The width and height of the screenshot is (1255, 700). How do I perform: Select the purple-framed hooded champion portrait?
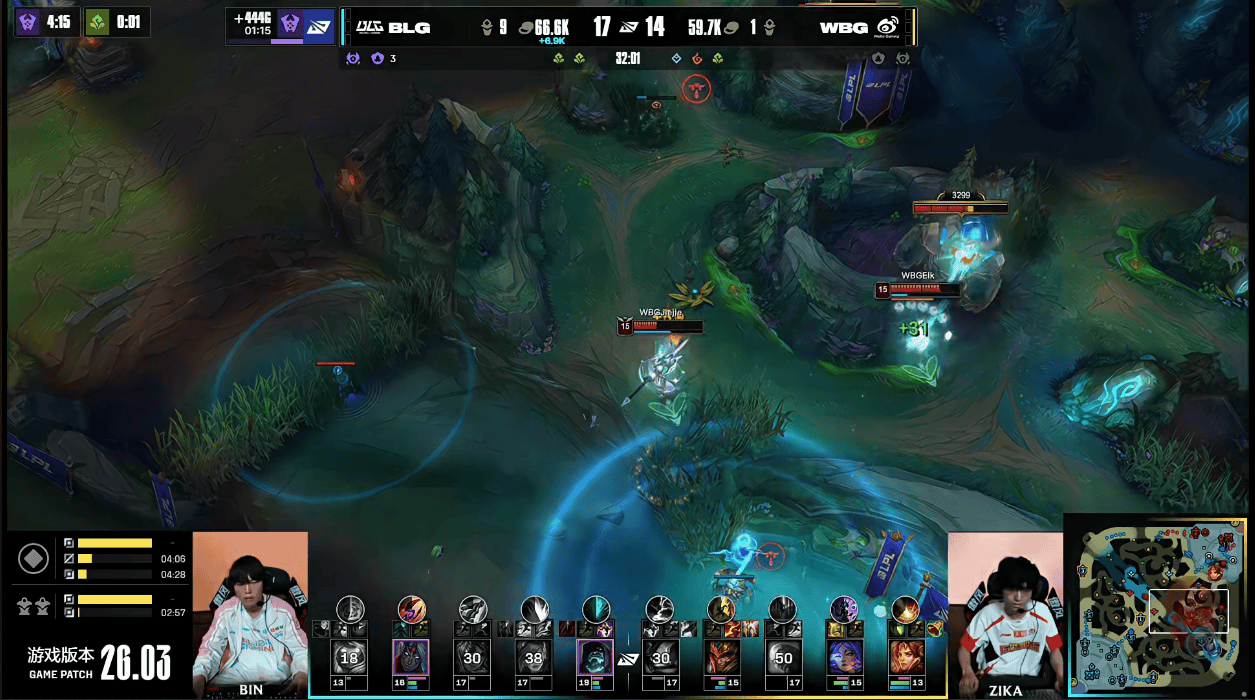[x=595, y=658]
